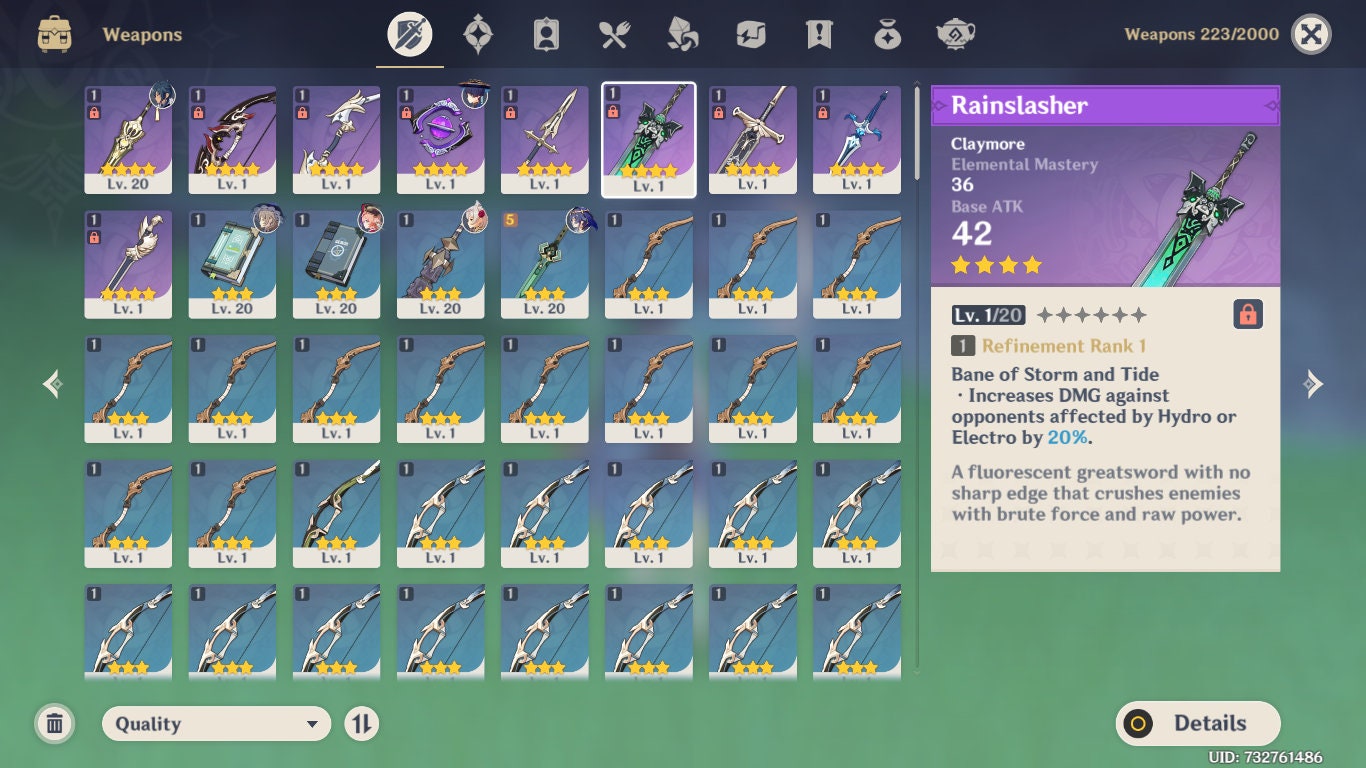Open the Food inventory tab
The image size is (1366, 768).
(x=613, y=33)
